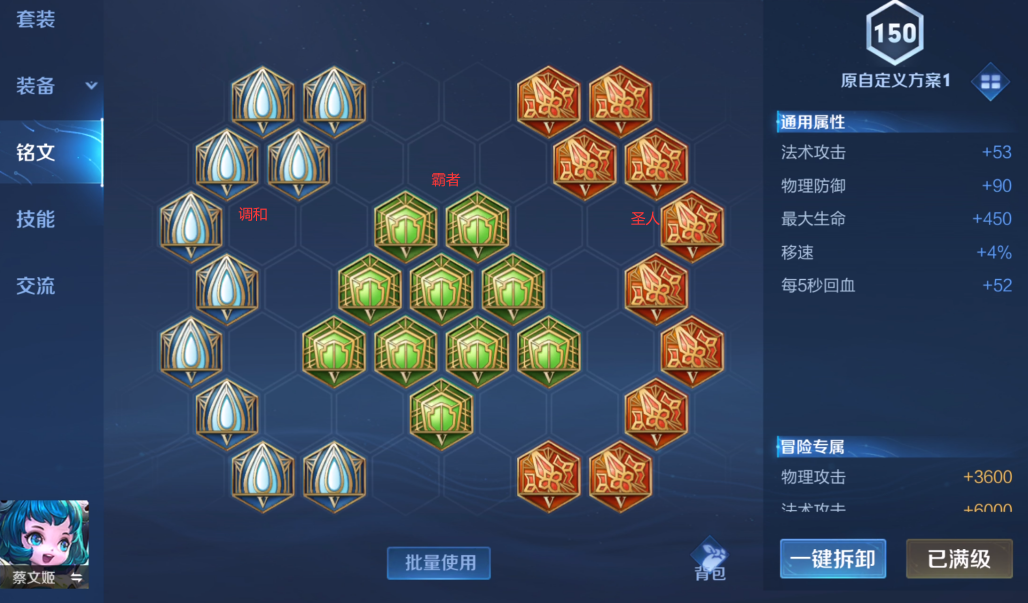
Task: Switch to the 装备 tab
Action: [36, 86]
